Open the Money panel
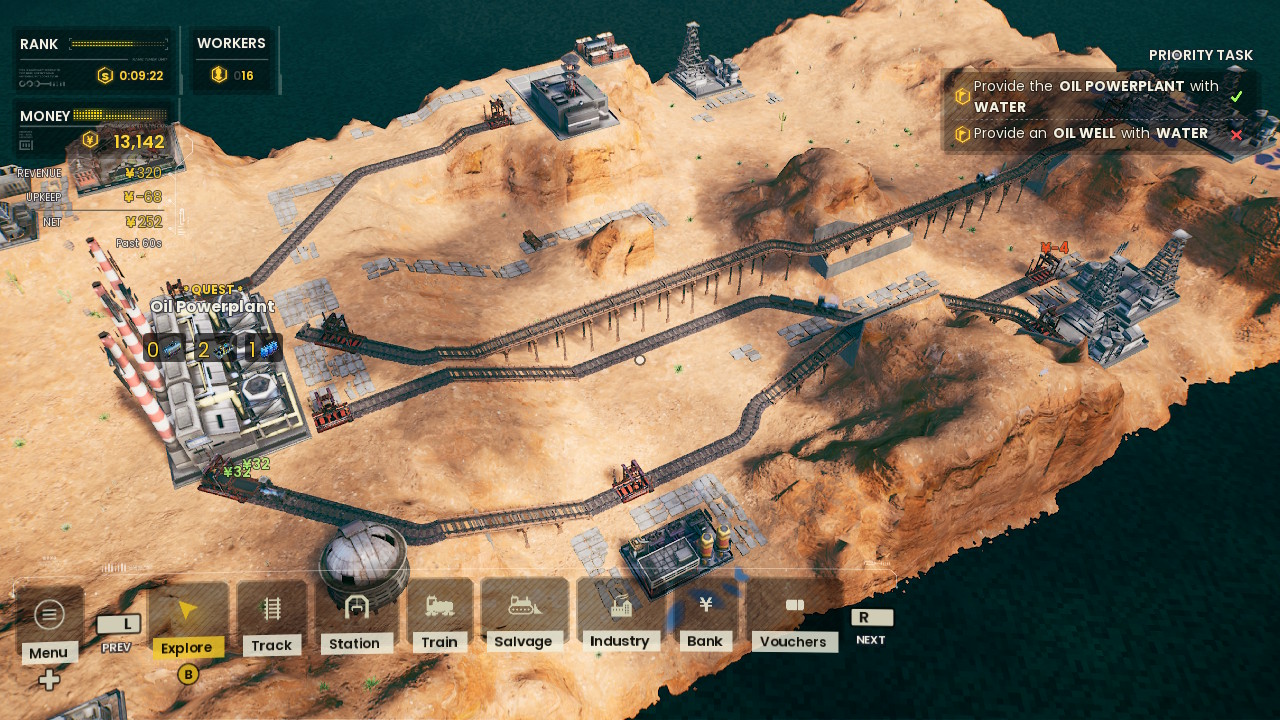 (93, 130)
